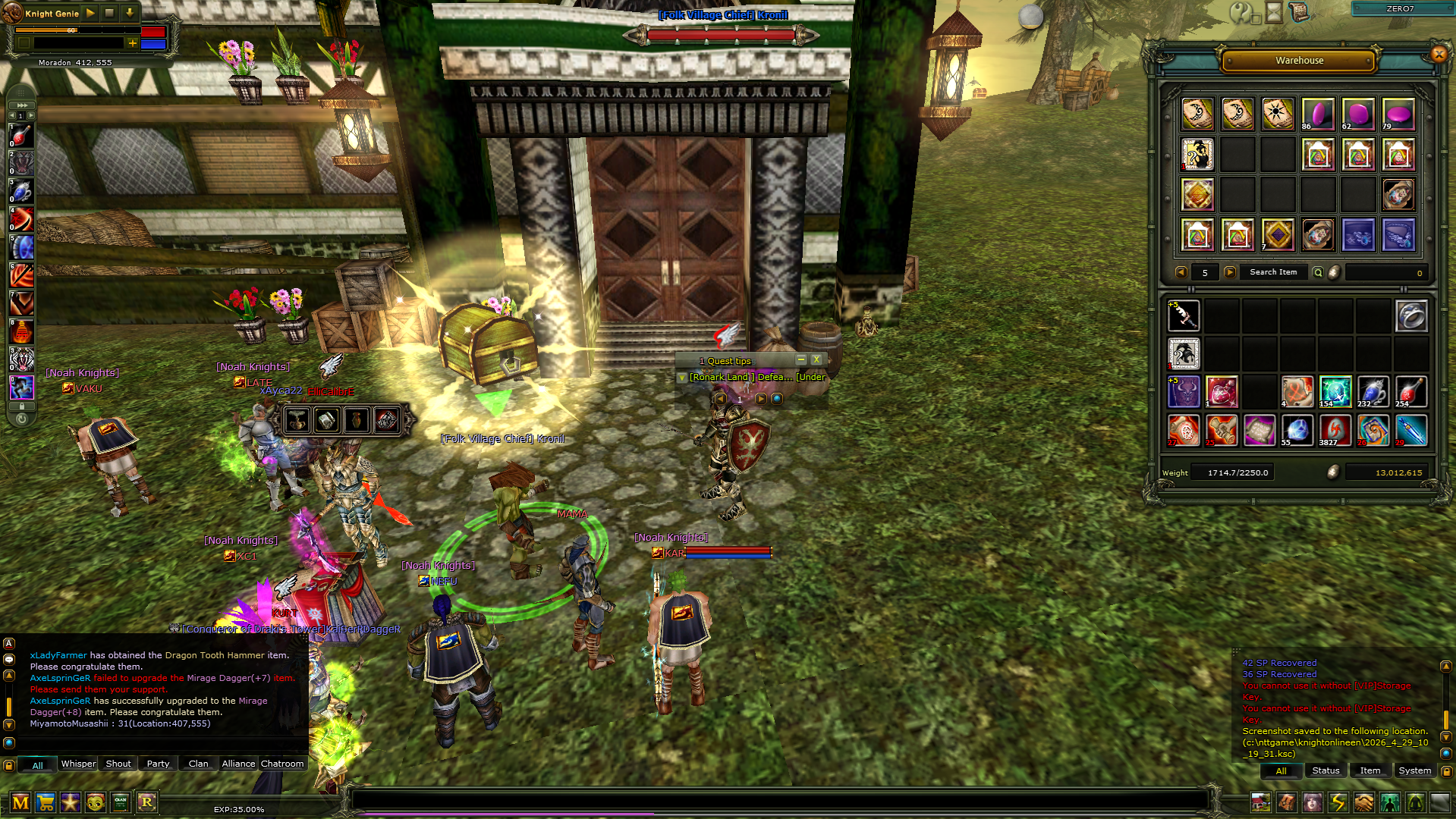Open the Clan board icon on bottom toolbar
1456x819 pixels.
[x=121, y=802]
